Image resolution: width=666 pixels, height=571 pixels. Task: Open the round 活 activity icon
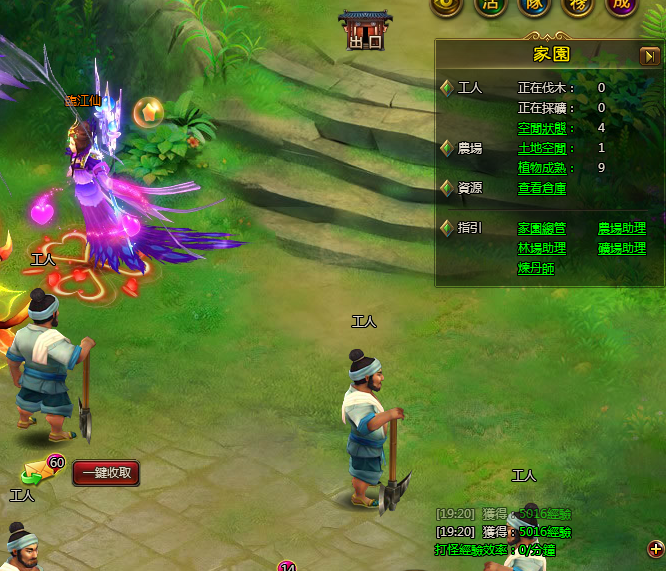pyautogui.click(x=490, y=5)
